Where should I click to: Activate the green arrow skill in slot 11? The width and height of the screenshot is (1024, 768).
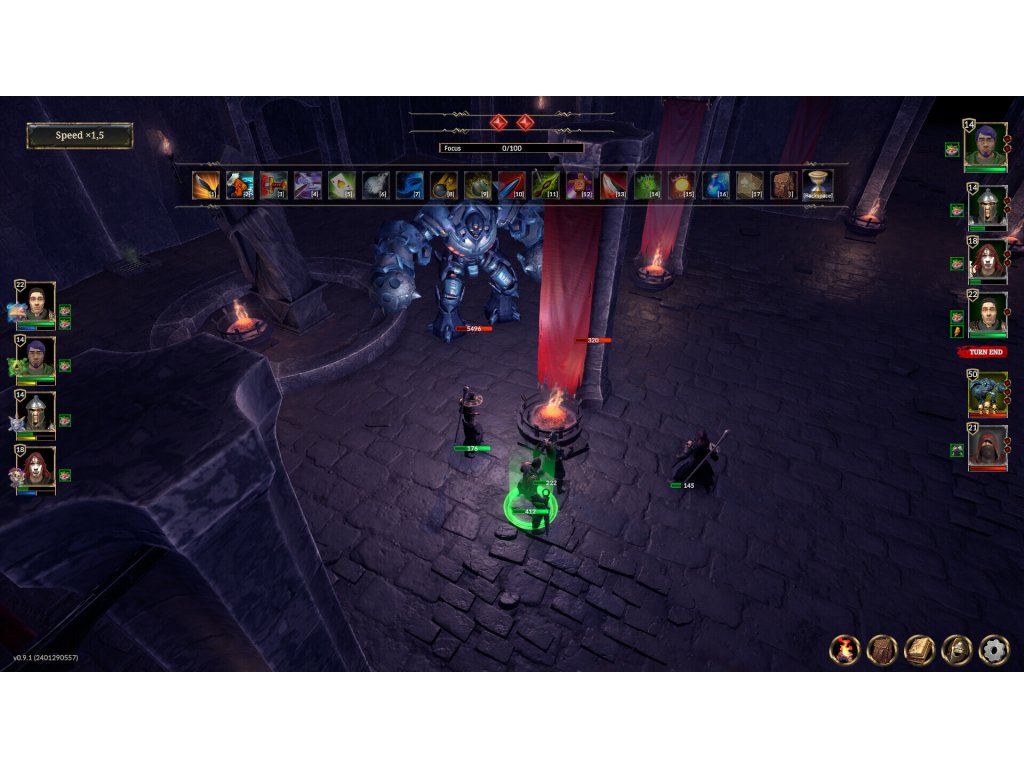[546, 185]
